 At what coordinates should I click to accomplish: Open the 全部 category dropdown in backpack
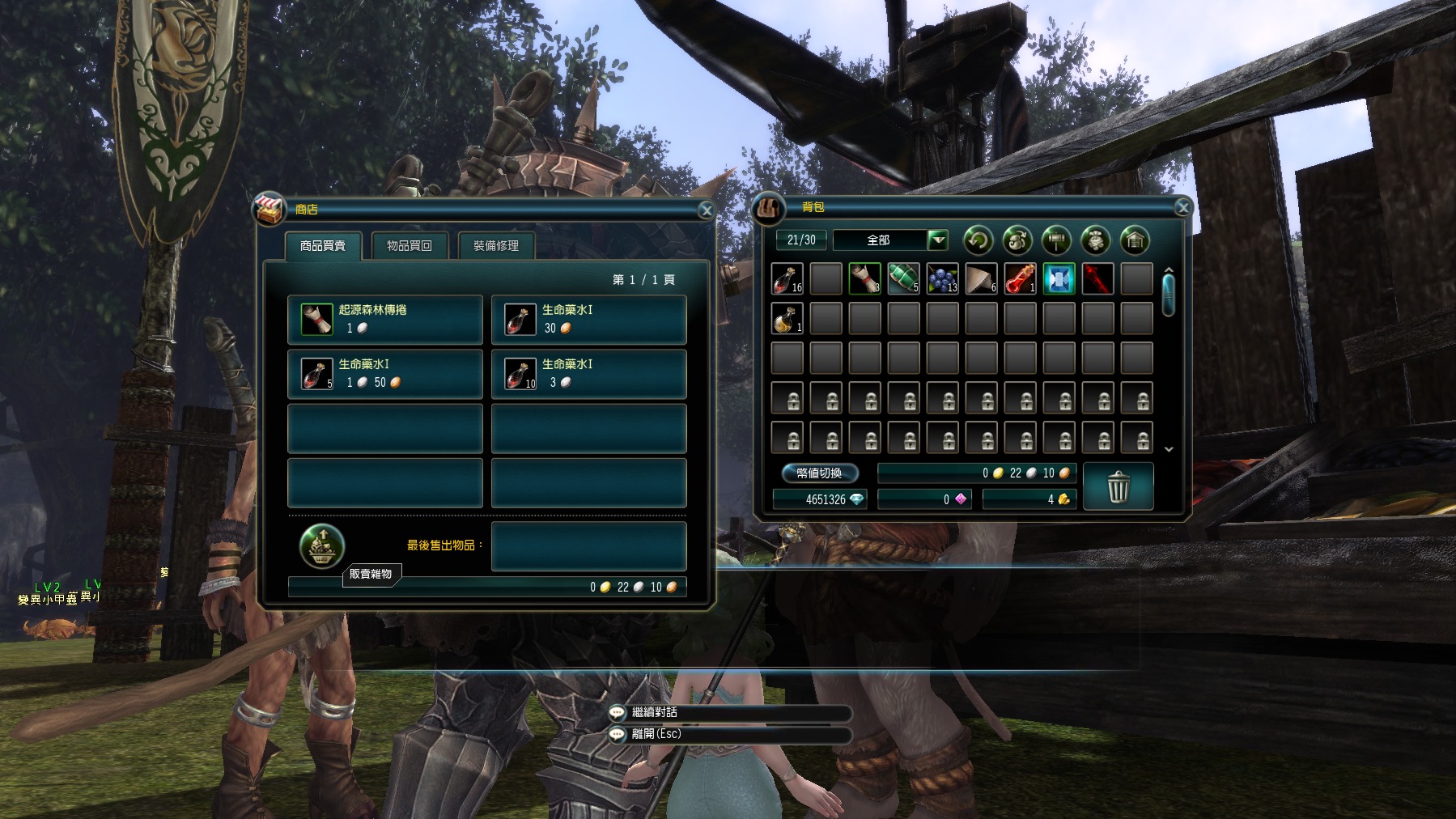point(937,240)
